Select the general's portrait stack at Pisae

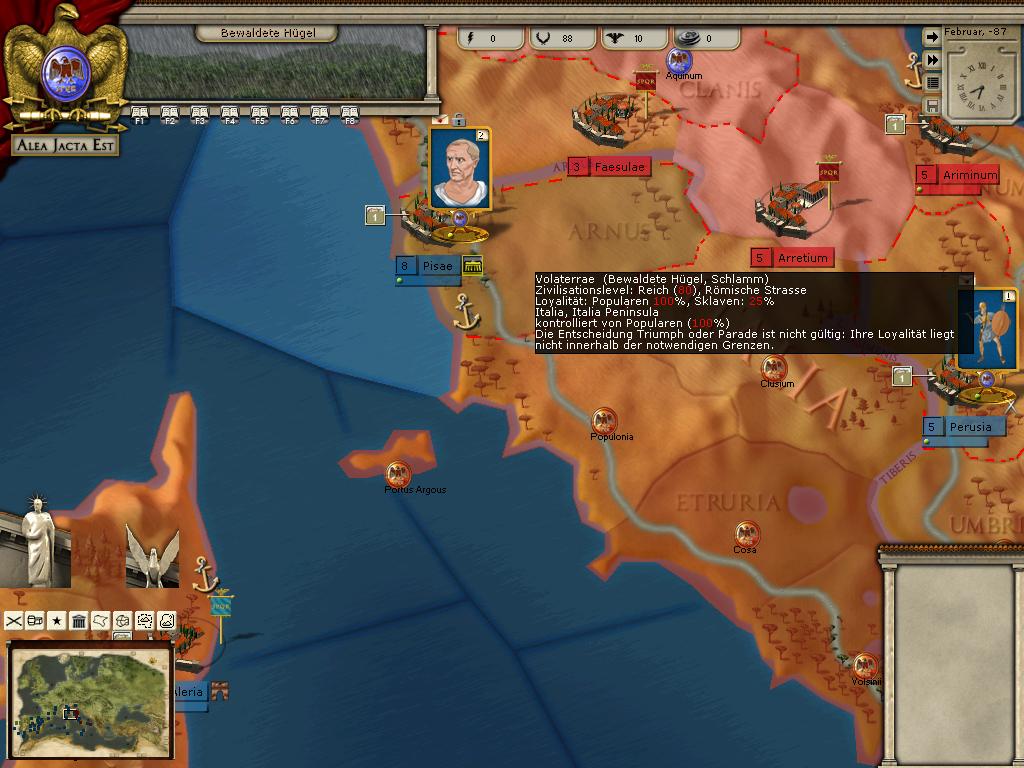click(x=460, y=170)
